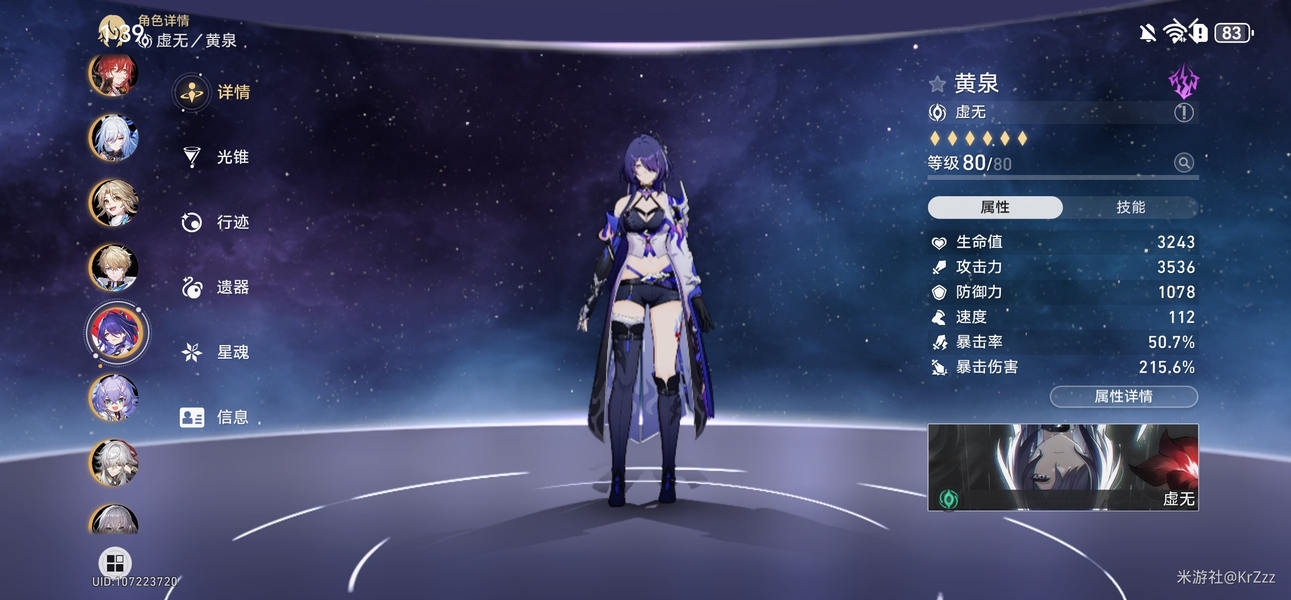Screen dimensions: 1291x600
Task: Open the 信息 character info menu
Action: 215,417
